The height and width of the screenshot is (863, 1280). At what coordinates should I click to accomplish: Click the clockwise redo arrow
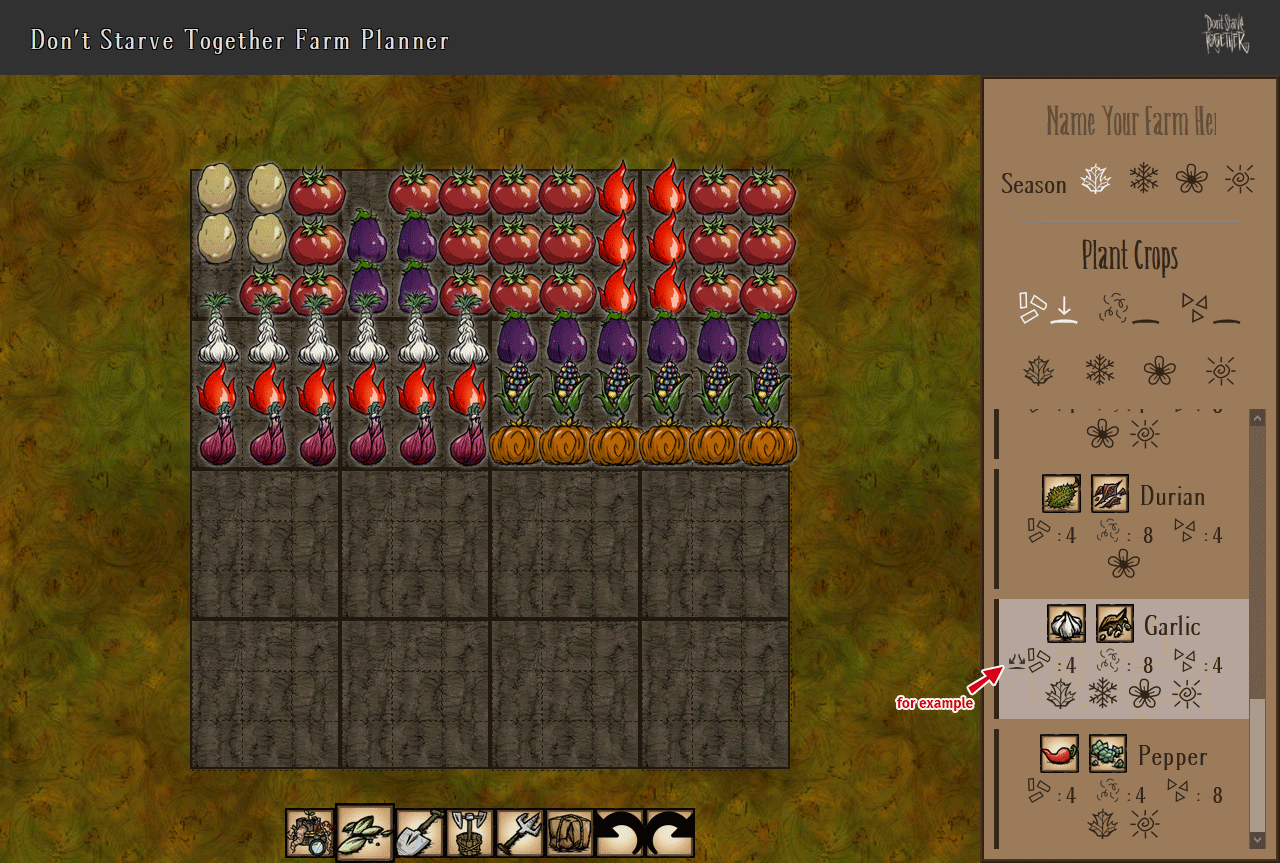(669, 833)
